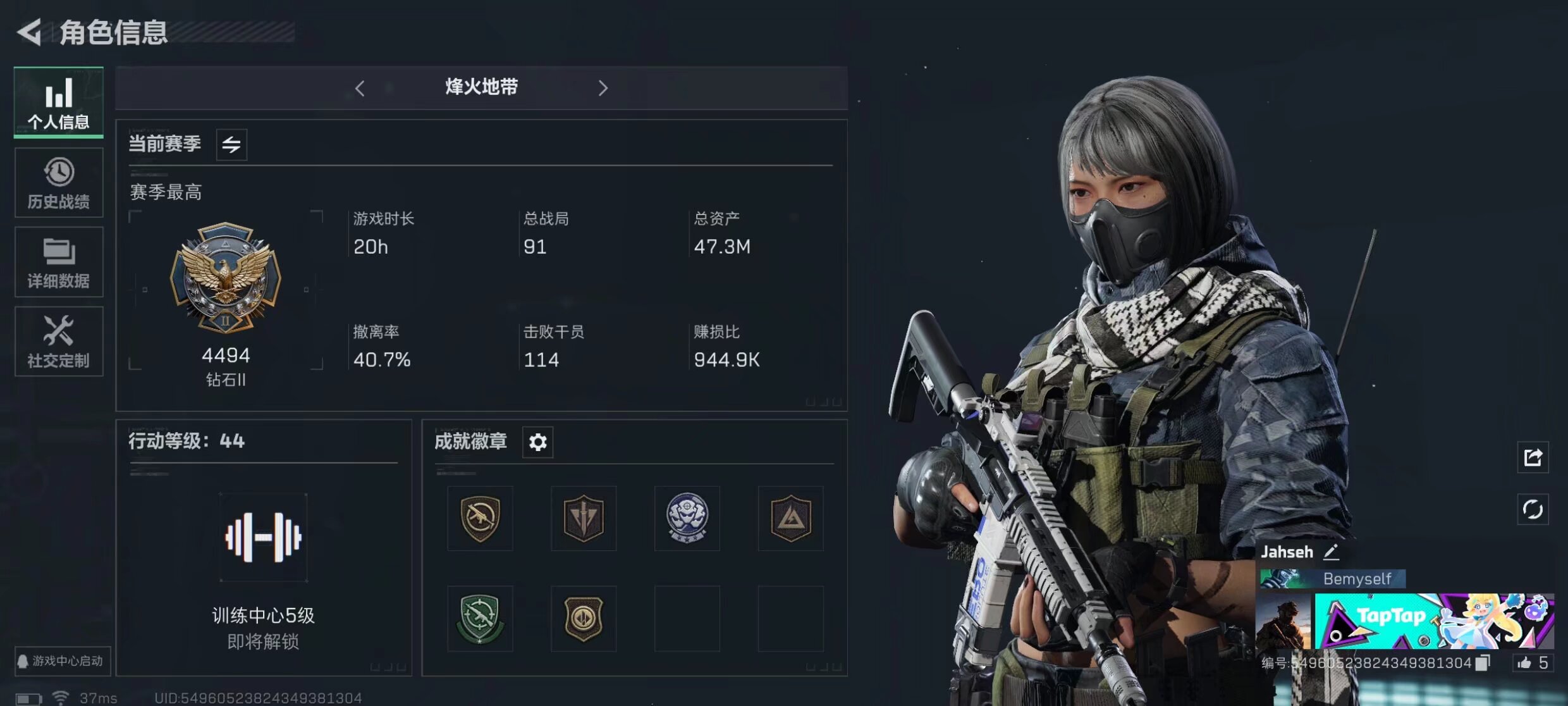
Task: Switch to the 个人信息 tab
Action: click(x=58, y=102)
